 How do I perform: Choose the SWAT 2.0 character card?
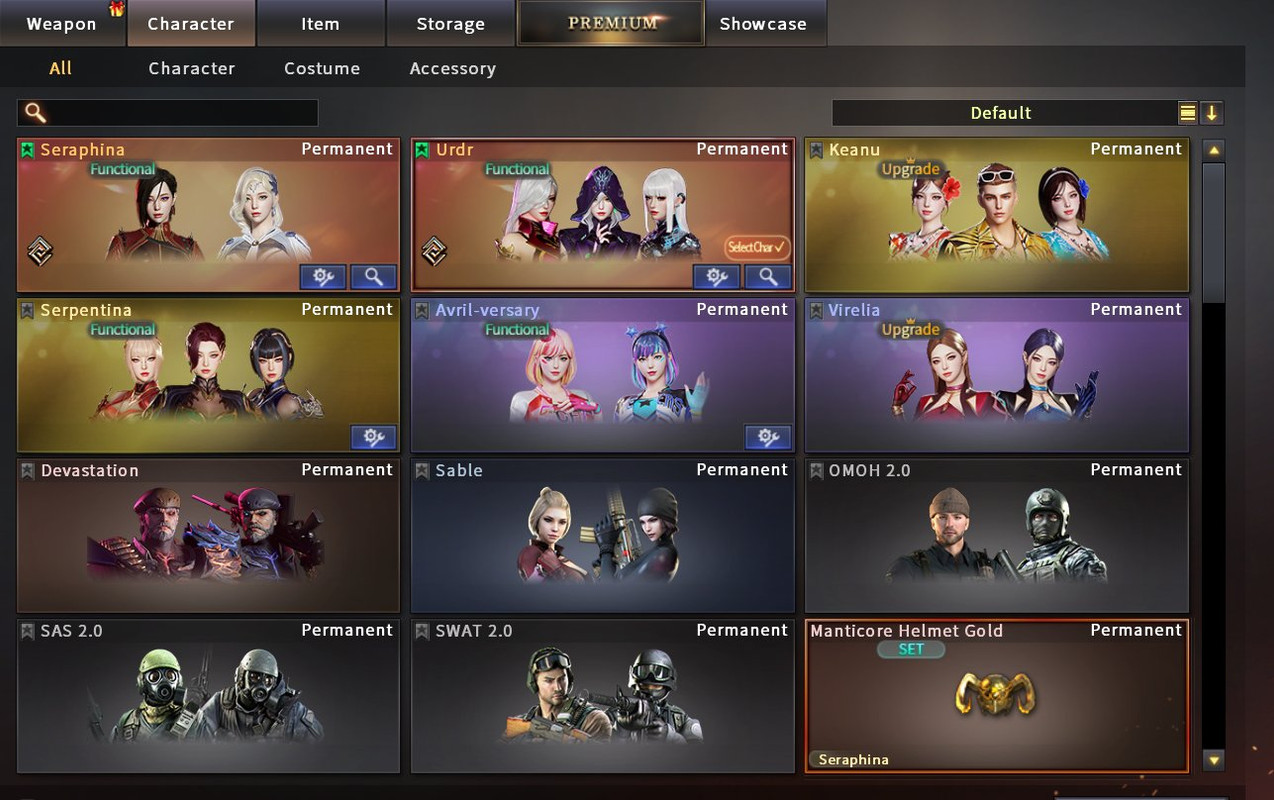click(x=602, y=697)
